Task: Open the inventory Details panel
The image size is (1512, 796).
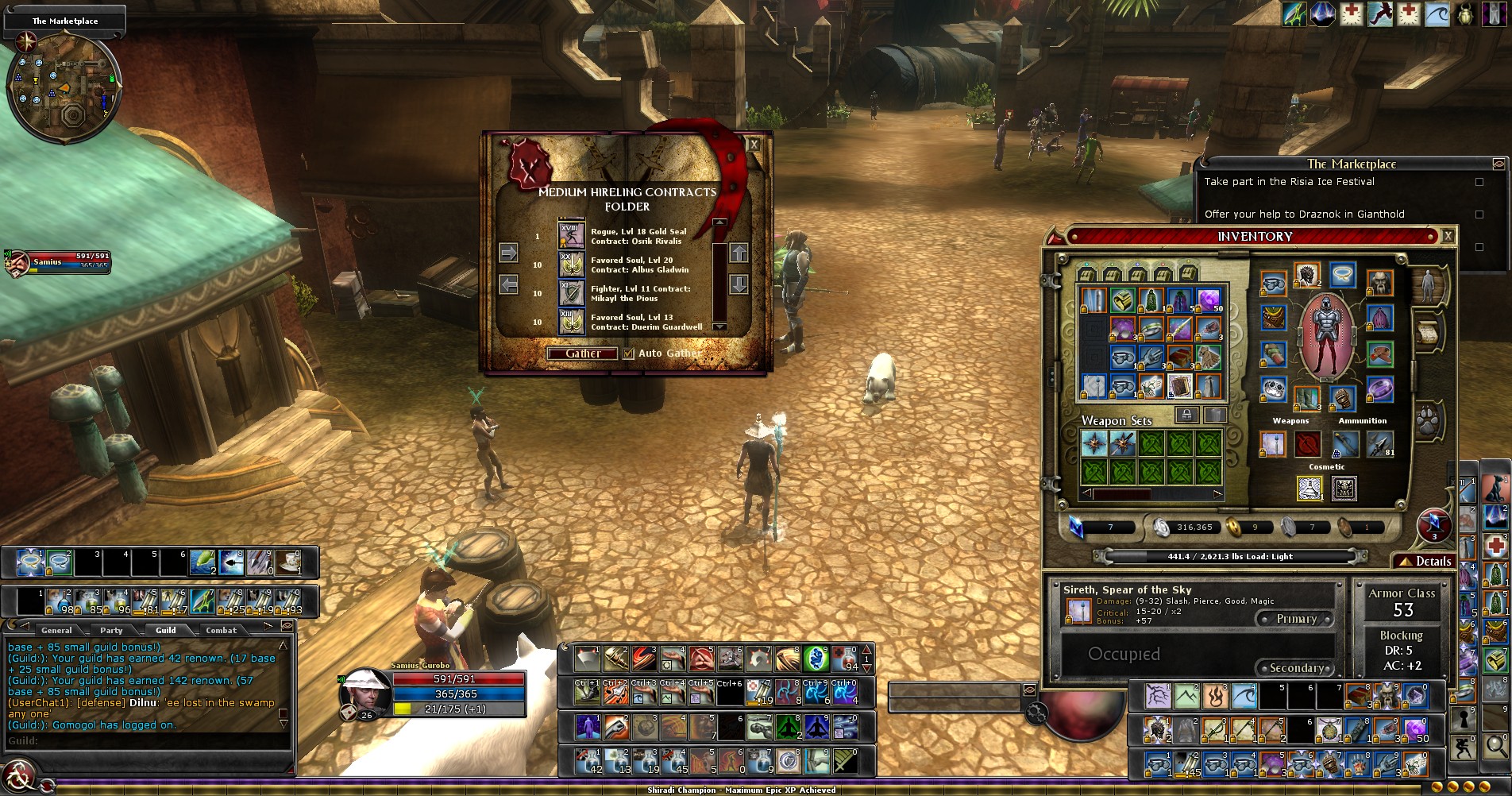Action: [1427, 561]
